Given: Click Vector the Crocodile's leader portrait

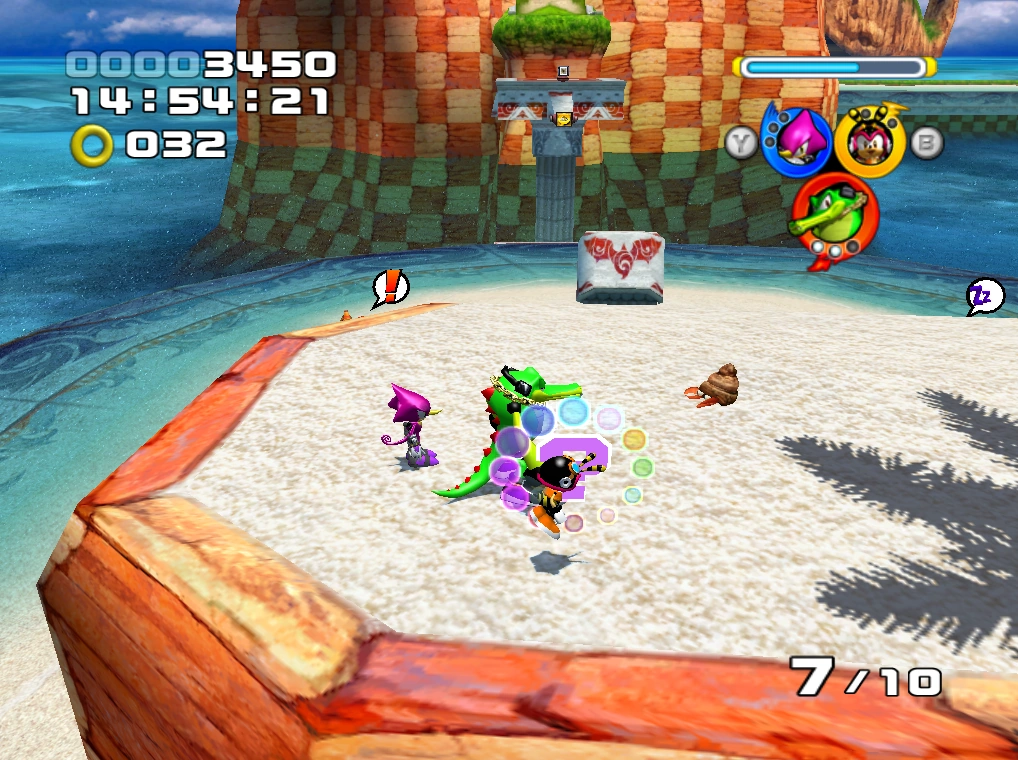Looking at the screenshot, I should pos(833,214).
